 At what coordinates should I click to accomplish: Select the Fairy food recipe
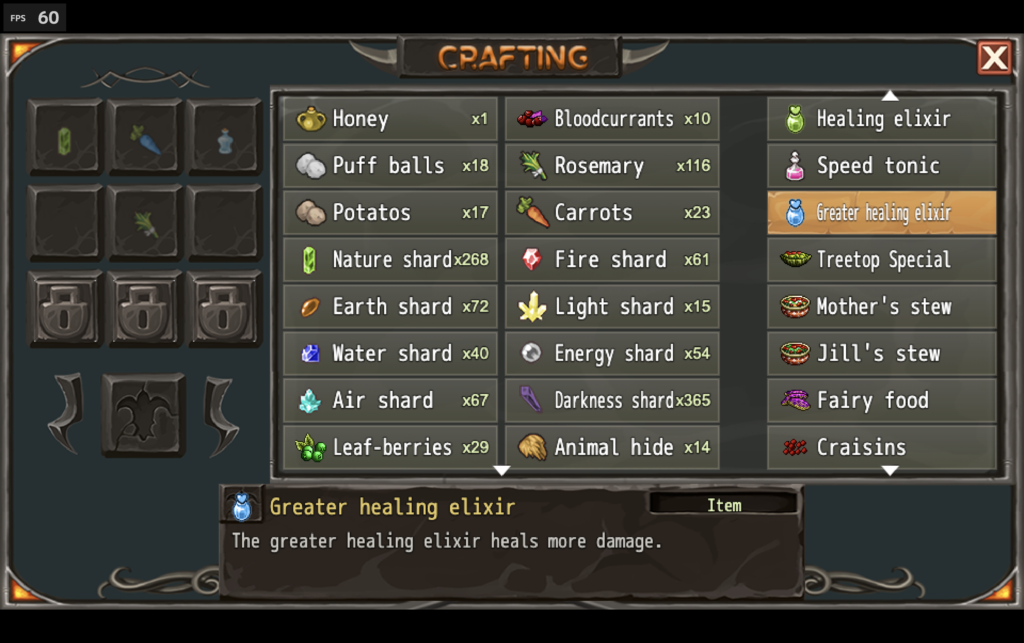pos(882,401)
